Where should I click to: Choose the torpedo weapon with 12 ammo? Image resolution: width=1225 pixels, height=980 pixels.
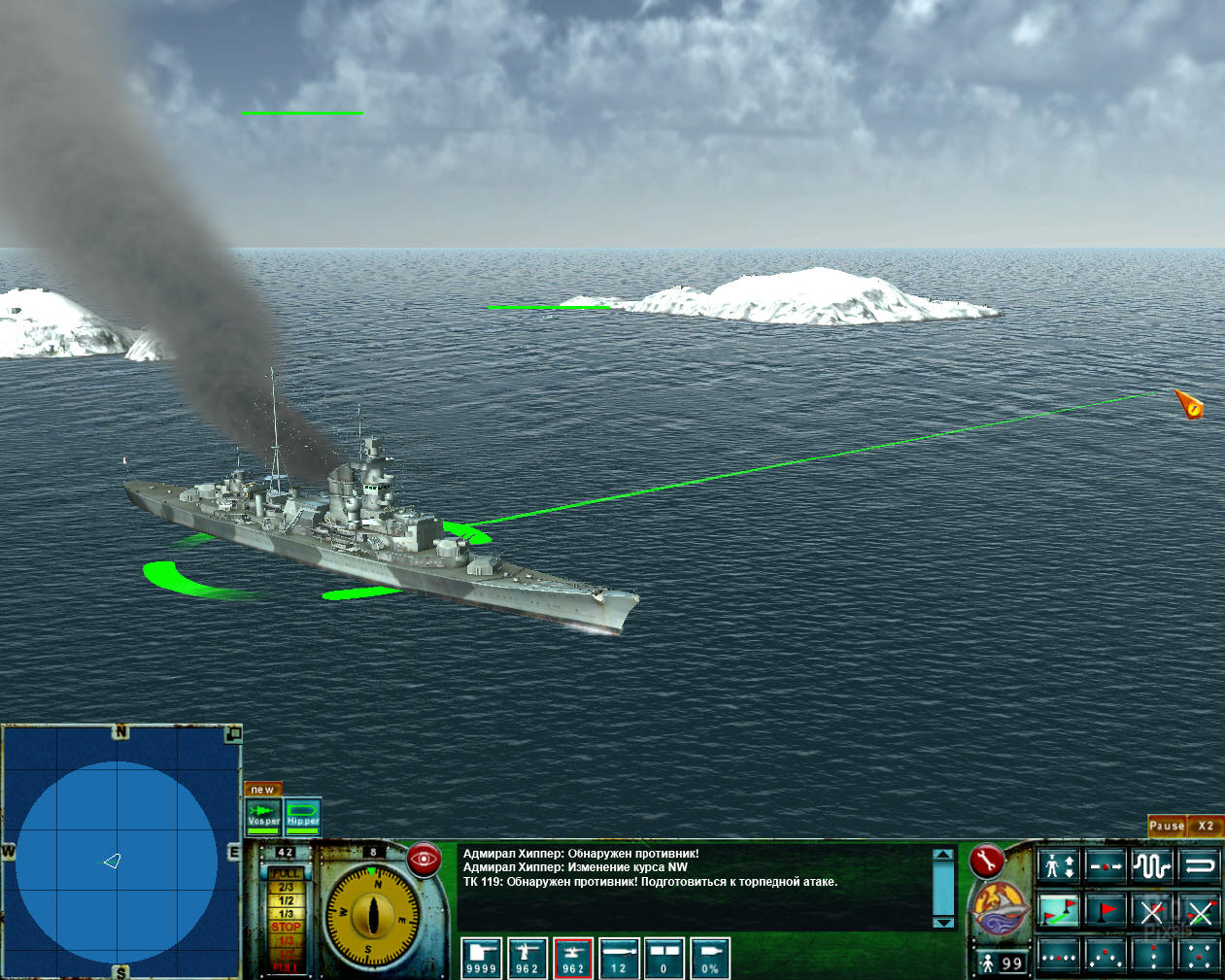(x=619, y=957)
